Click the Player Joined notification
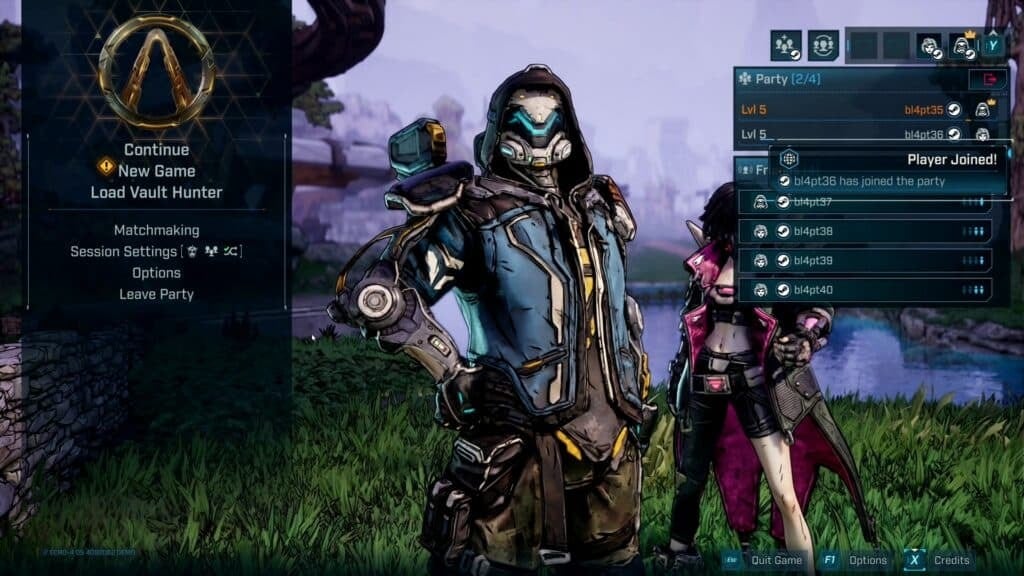 888,170
